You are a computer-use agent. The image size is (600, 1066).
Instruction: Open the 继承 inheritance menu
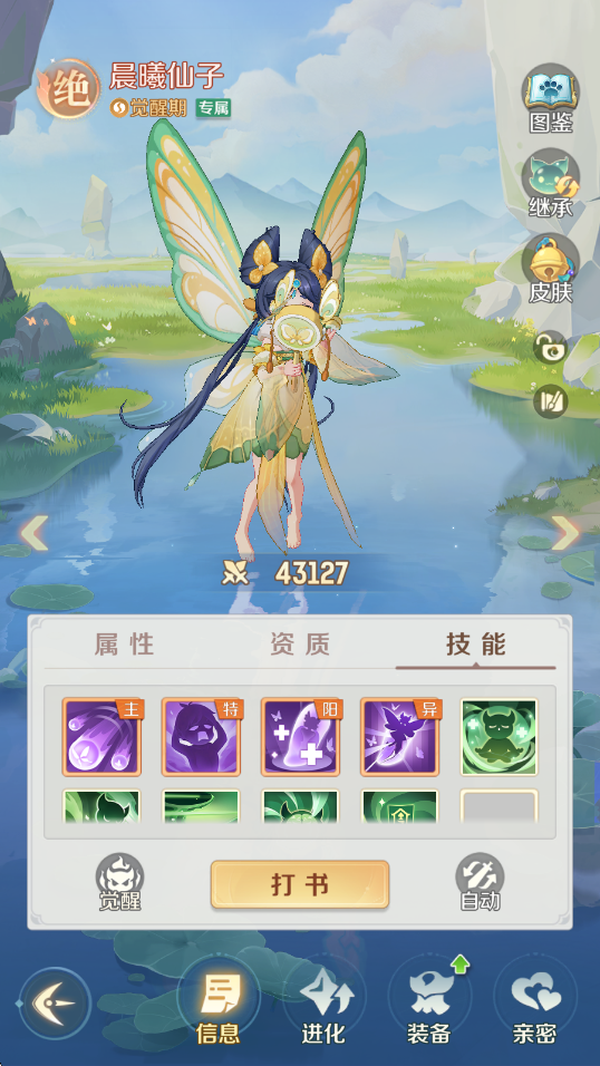tap(550, 182)
